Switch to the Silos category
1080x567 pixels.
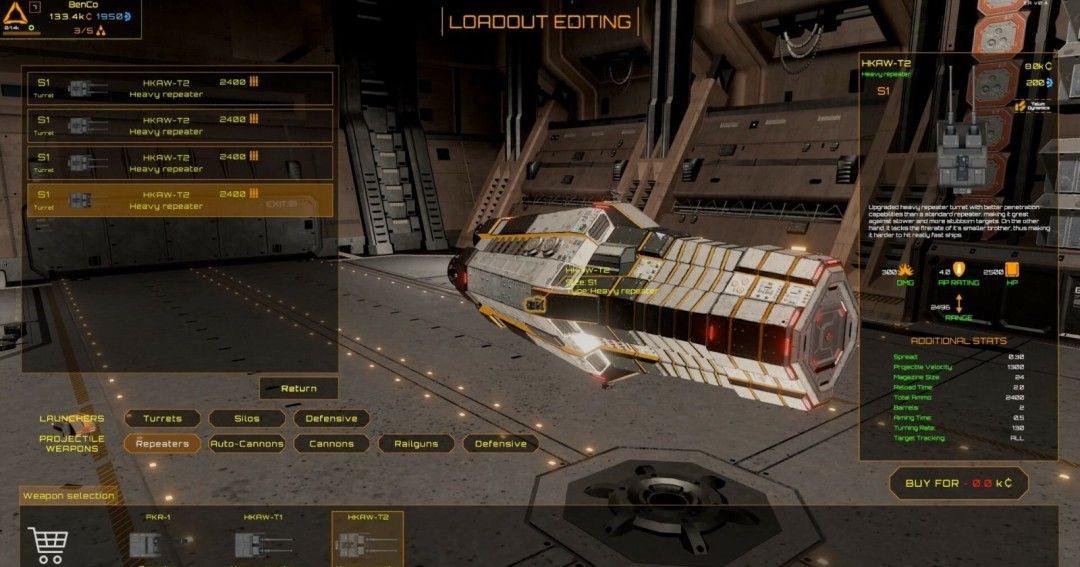click(246, 418)
